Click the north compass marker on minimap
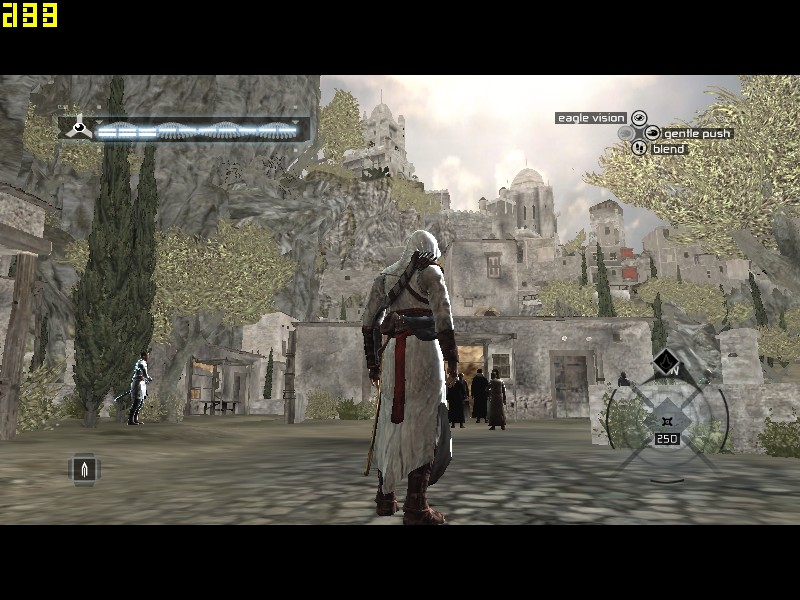This screenshot has width=800, height=600. click(666, 363)
